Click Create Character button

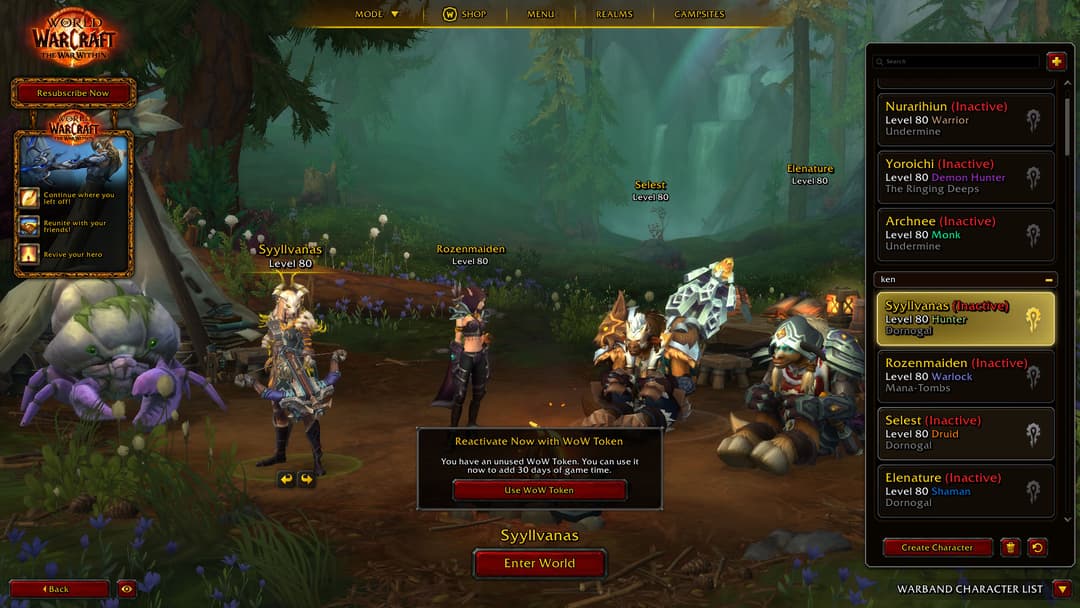[937, 548]
